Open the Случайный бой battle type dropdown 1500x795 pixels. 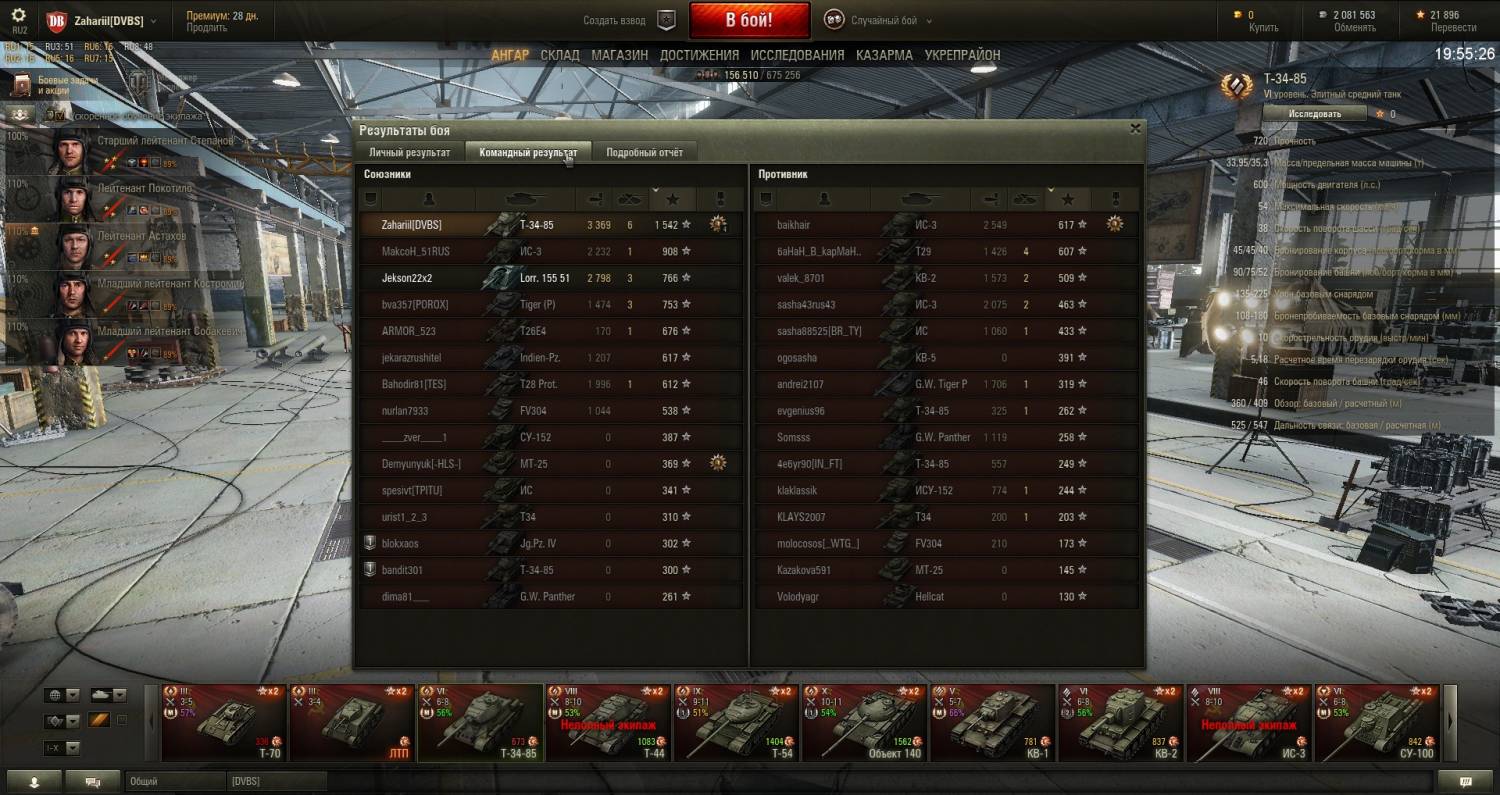pos(878,20)
